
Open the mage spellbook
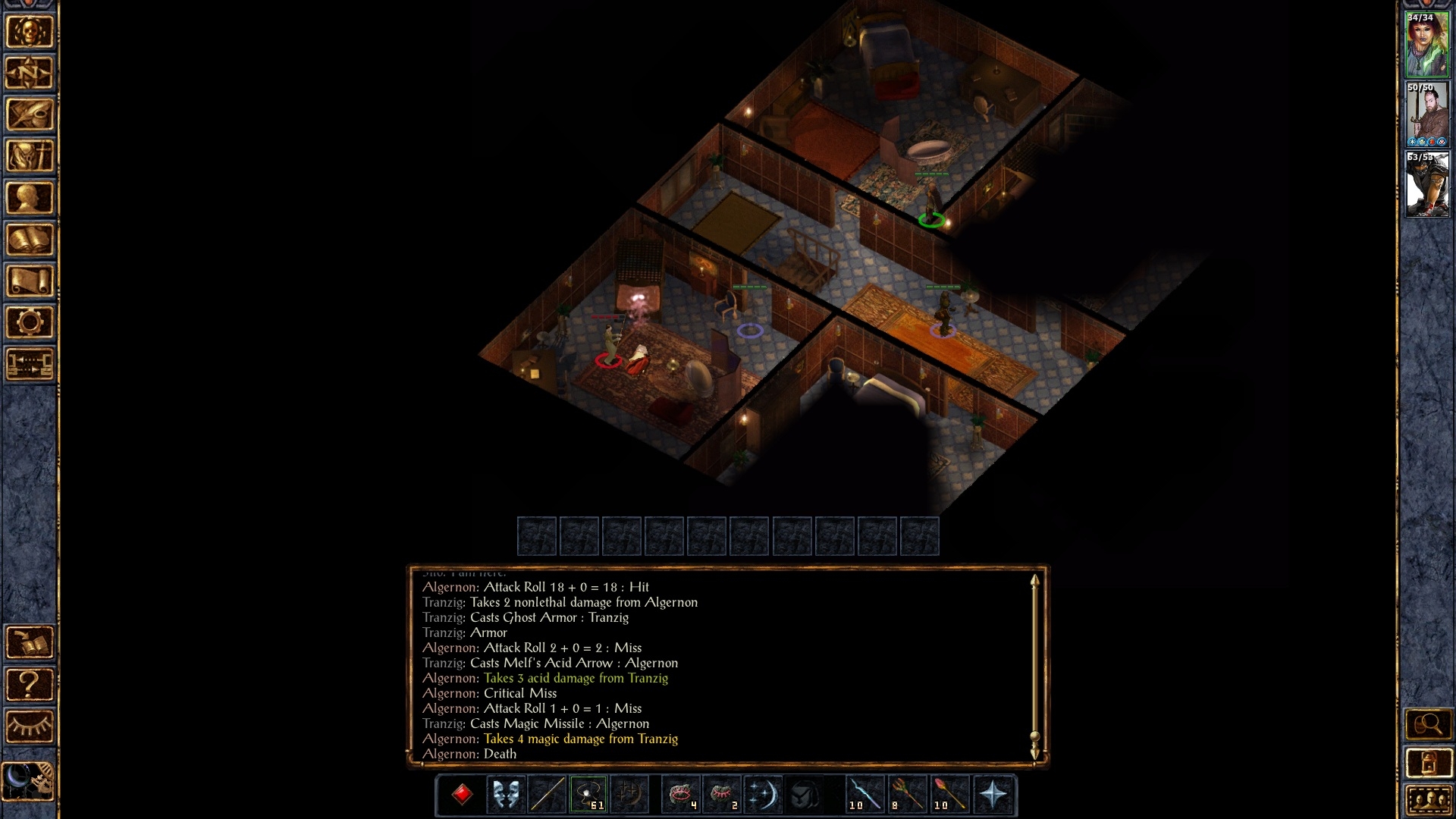point(30,240)
